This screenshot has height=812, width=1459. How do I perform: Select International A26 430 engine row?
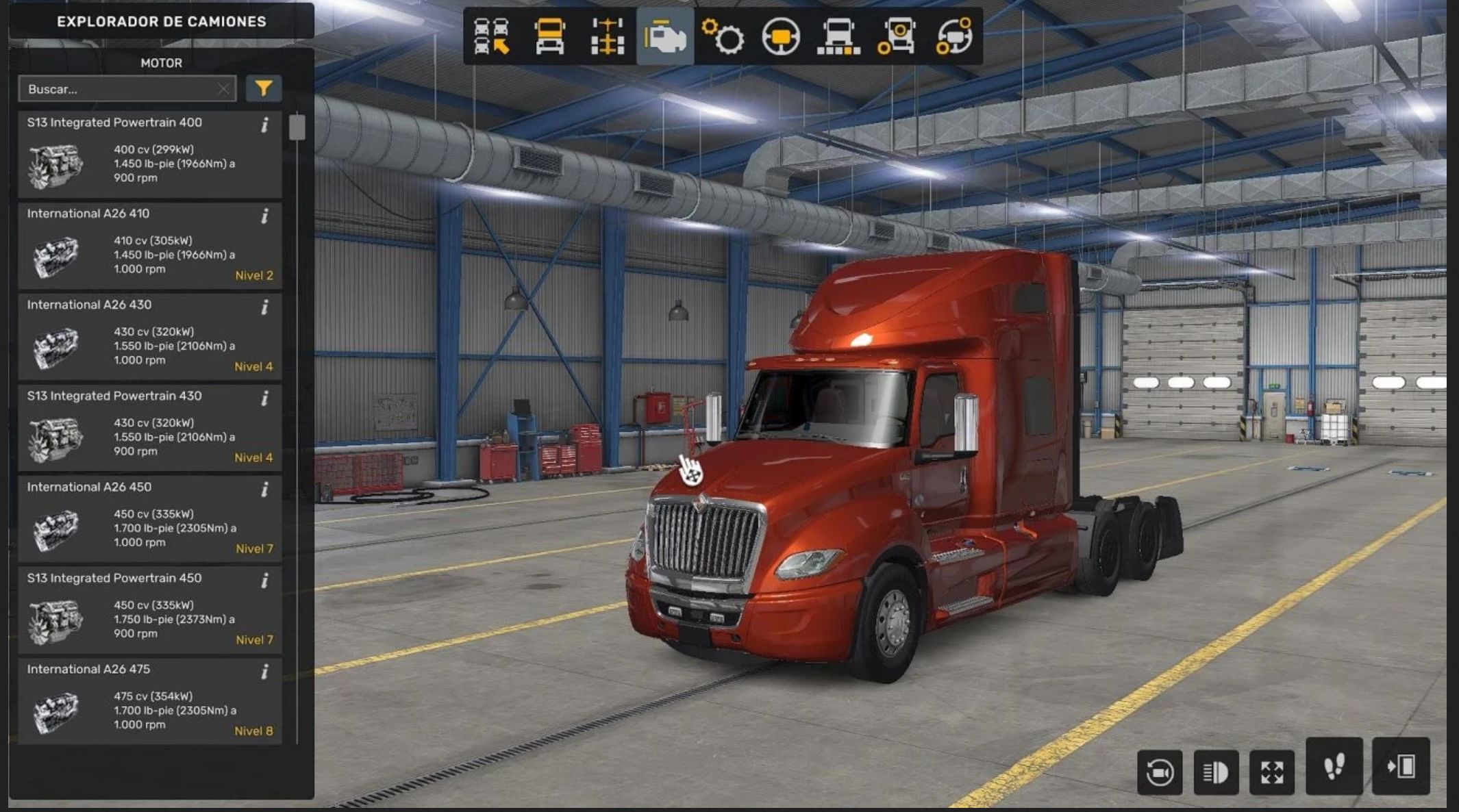(x=149, y=338)
